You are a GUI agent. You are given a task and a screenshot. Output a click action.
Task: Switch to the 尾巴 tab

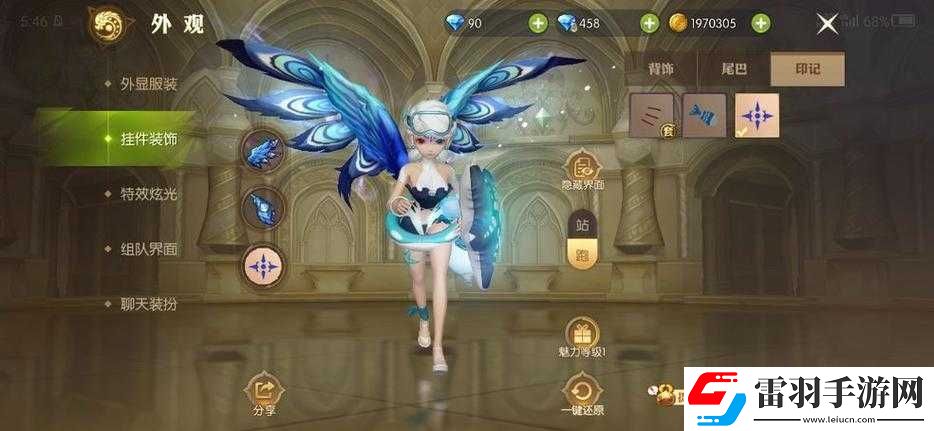click(734, 69)
